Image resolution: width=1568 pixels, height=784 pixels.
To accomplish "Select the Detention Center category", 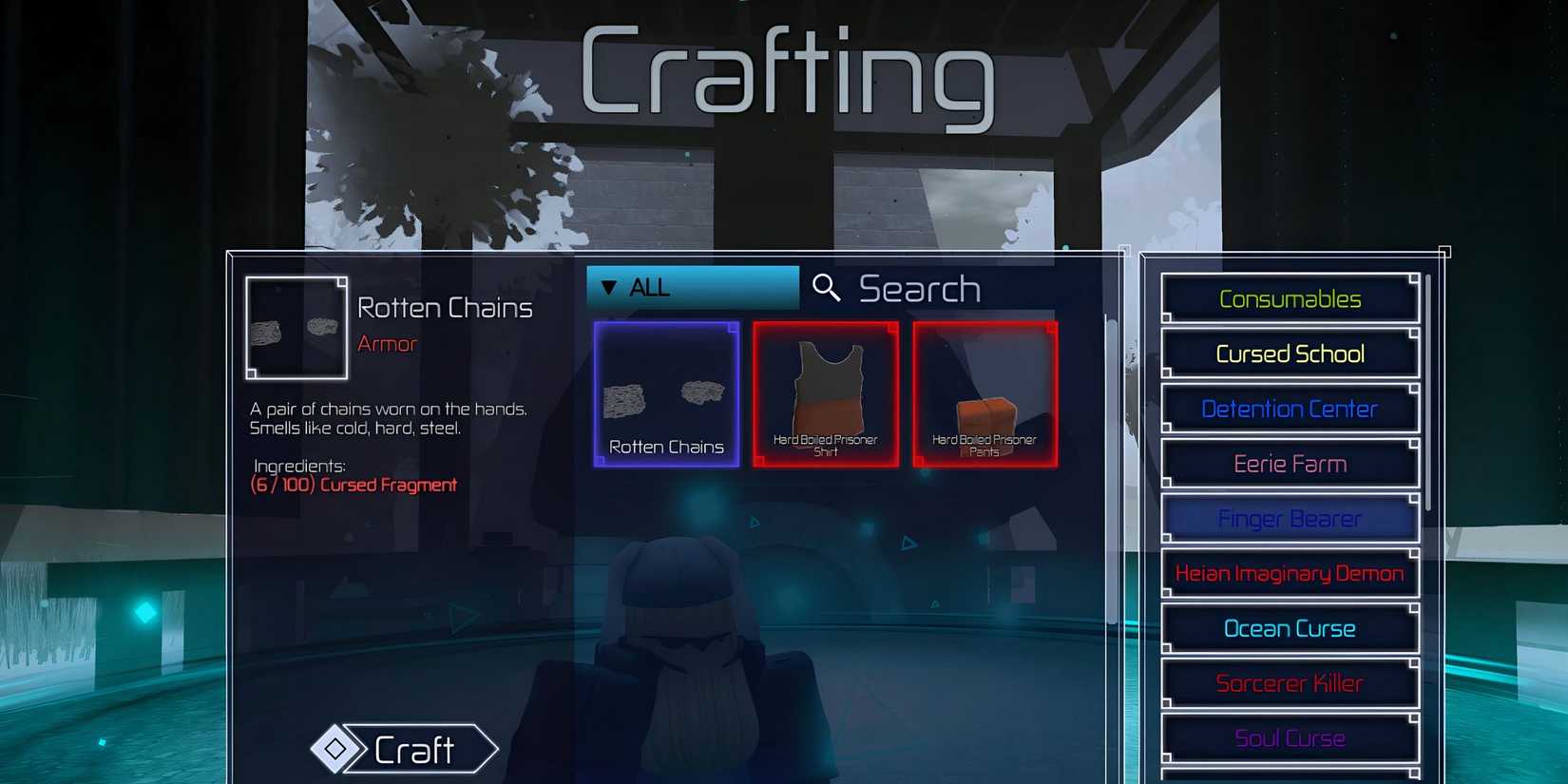I will pyautogui.click(x=1290, y=408).
